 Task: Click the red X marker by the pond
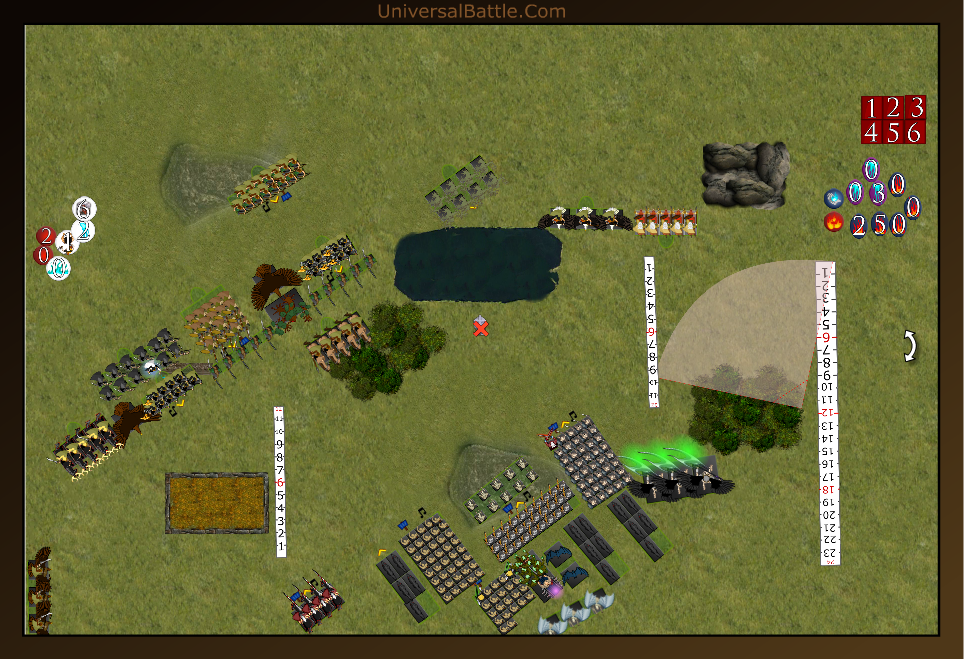481,328
